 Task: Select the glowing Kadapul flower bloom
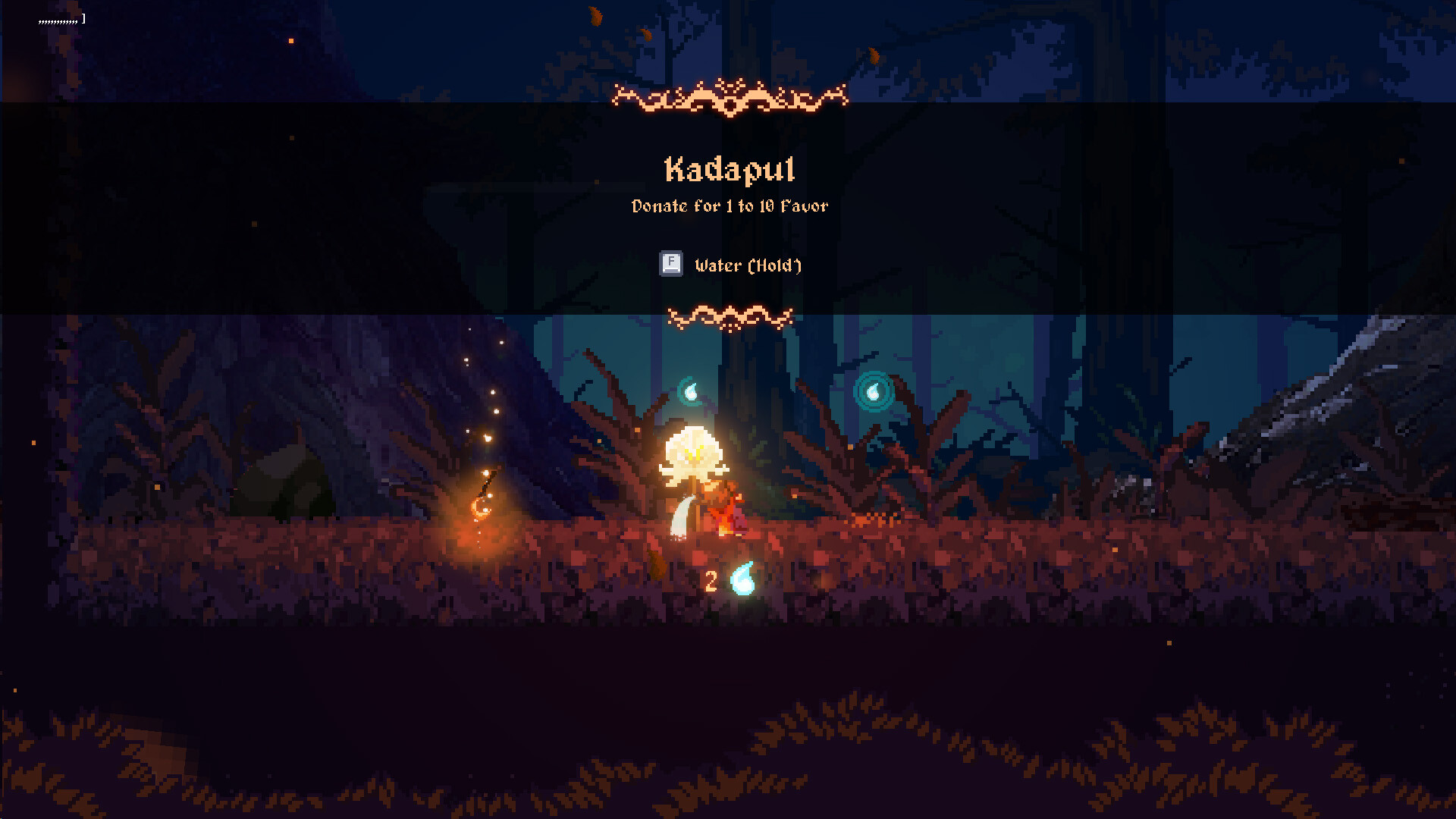click(x=693, y=455)
